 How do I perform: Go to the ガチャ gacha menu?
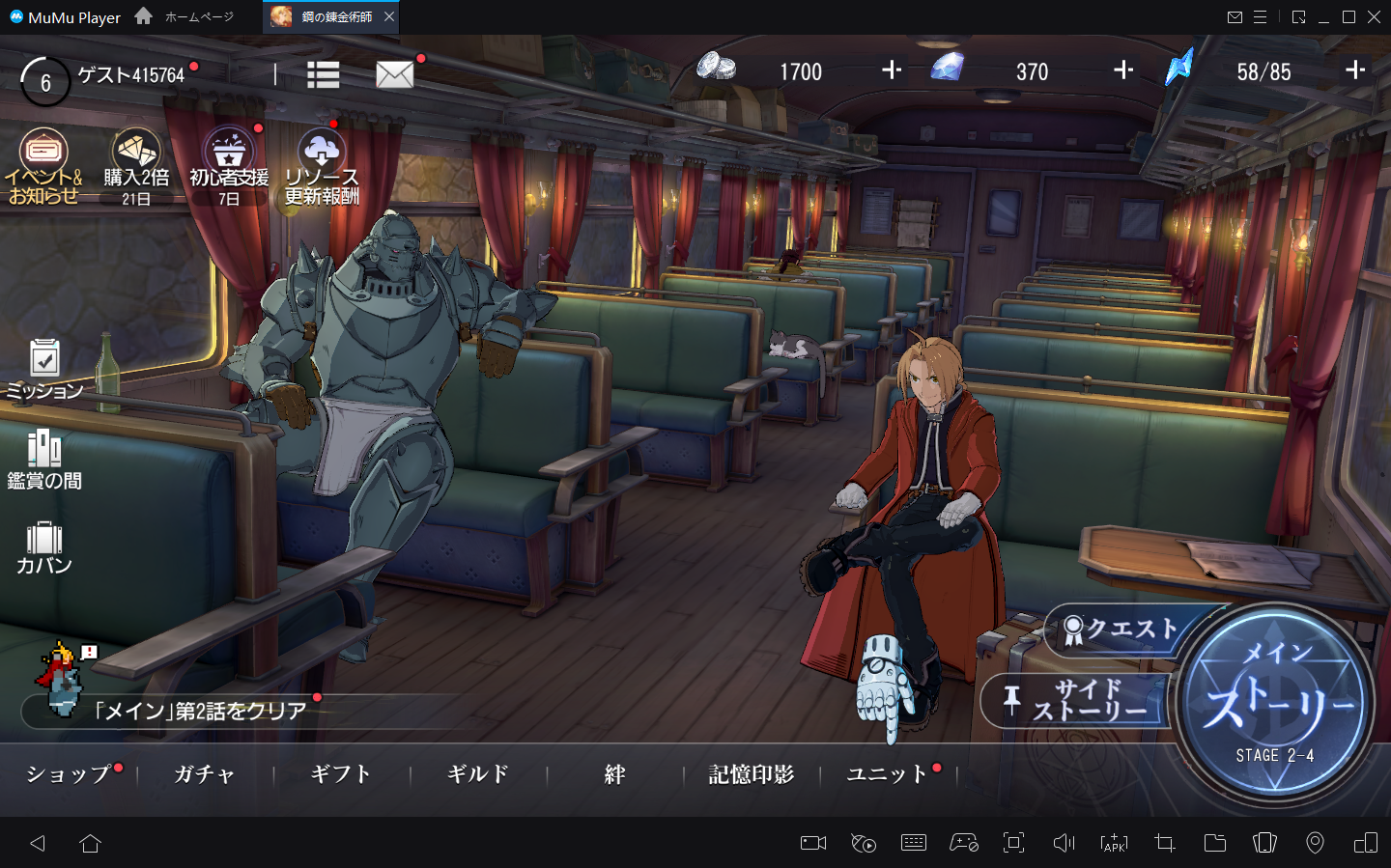point(205,774)
